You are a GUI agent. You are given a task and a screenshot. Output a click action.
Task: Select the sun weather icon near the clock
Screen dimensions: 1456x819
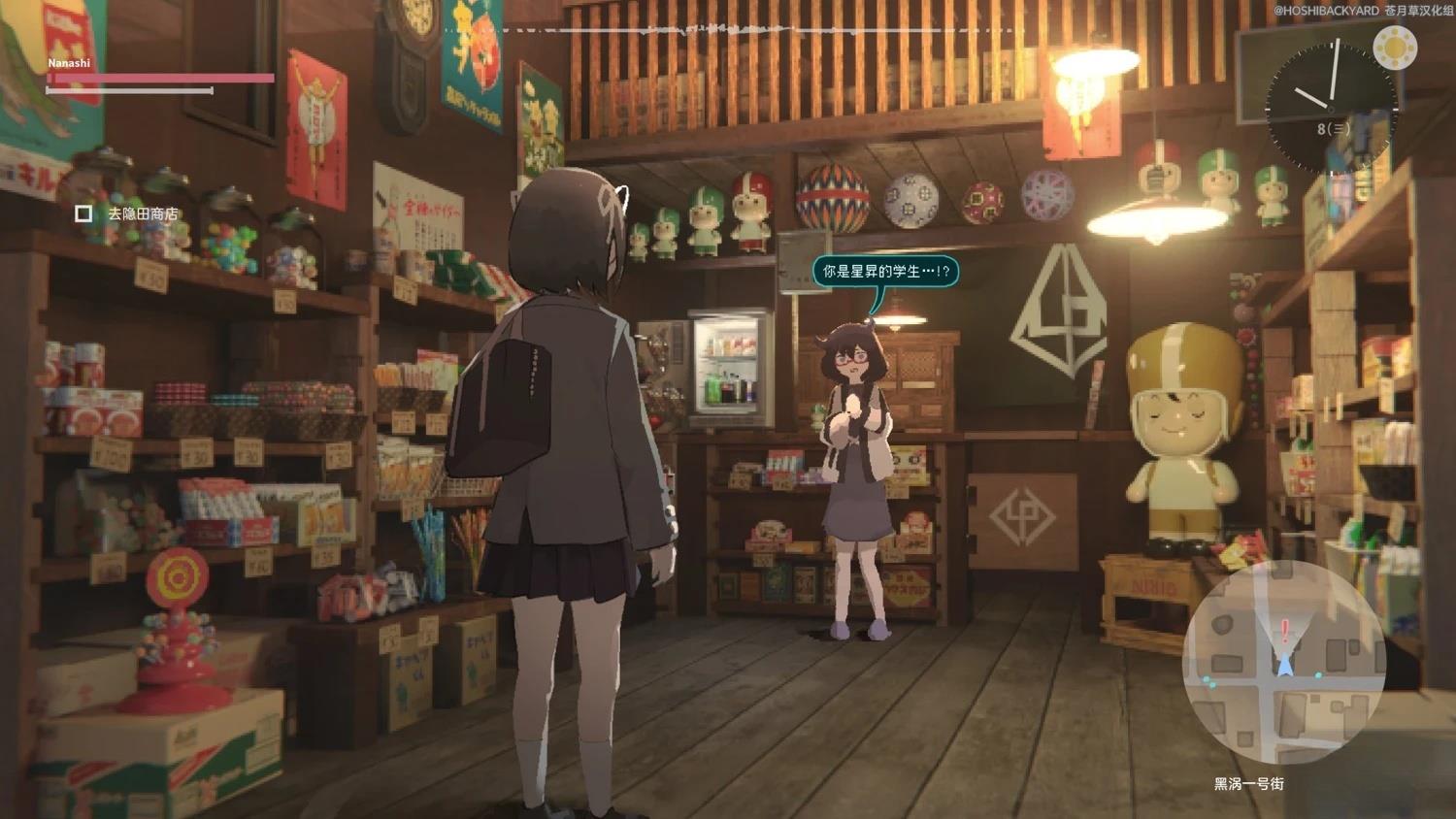point(1396,48)
